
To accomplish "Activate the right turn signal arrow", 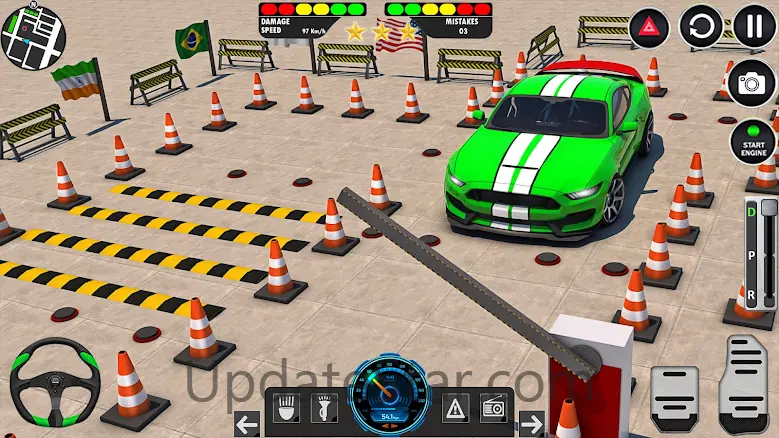I will tap(533, 423).
